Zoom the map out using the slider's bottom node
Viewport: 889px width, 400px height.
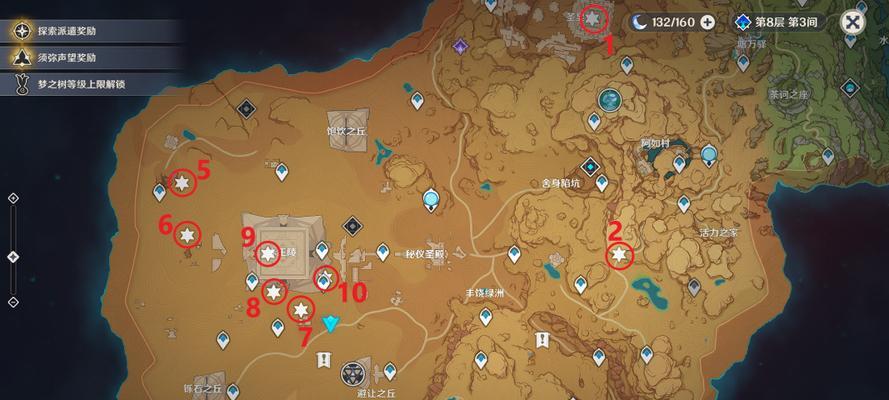pos(13,302)
